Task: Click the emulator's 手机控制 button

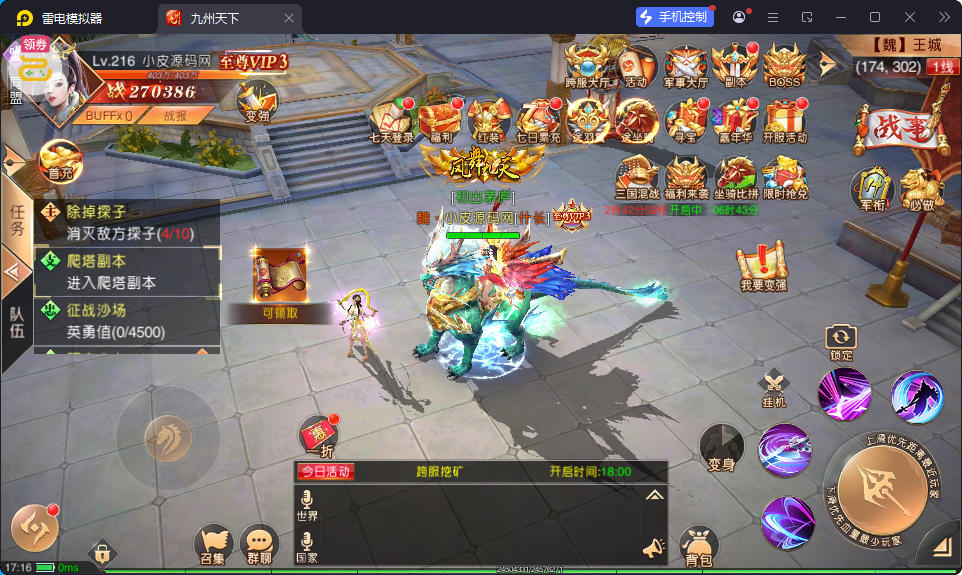Action: coord(675,17)
